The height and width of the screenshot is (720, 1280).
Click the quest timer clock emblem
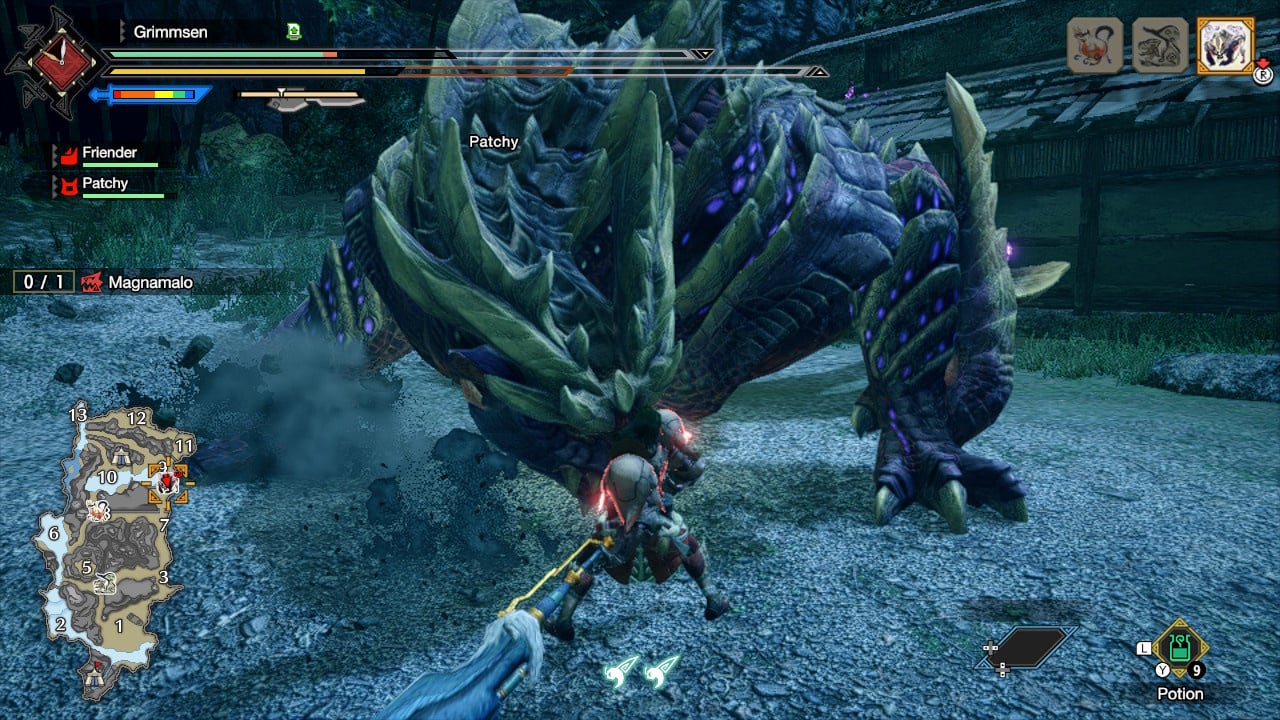[53, 60]
